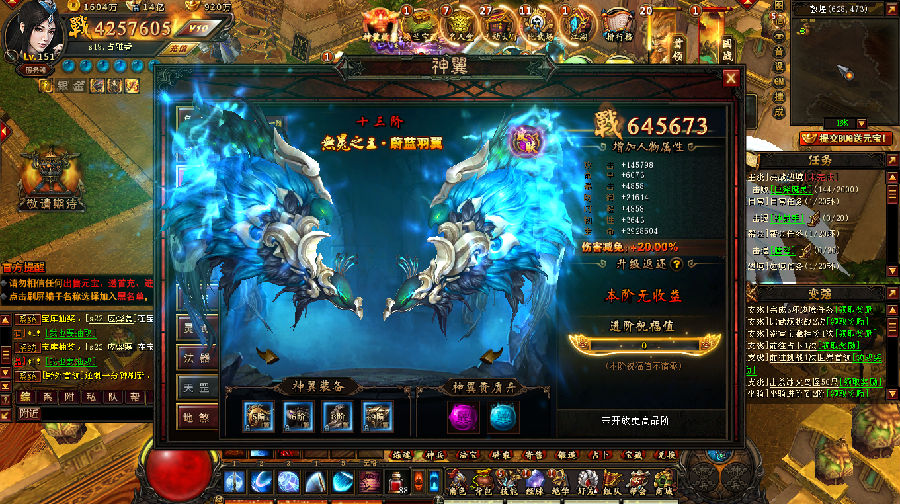The image size is (900, 504).
Task: Open the 任务 quest tracker panel header
Action: click(x=819, y=158)
